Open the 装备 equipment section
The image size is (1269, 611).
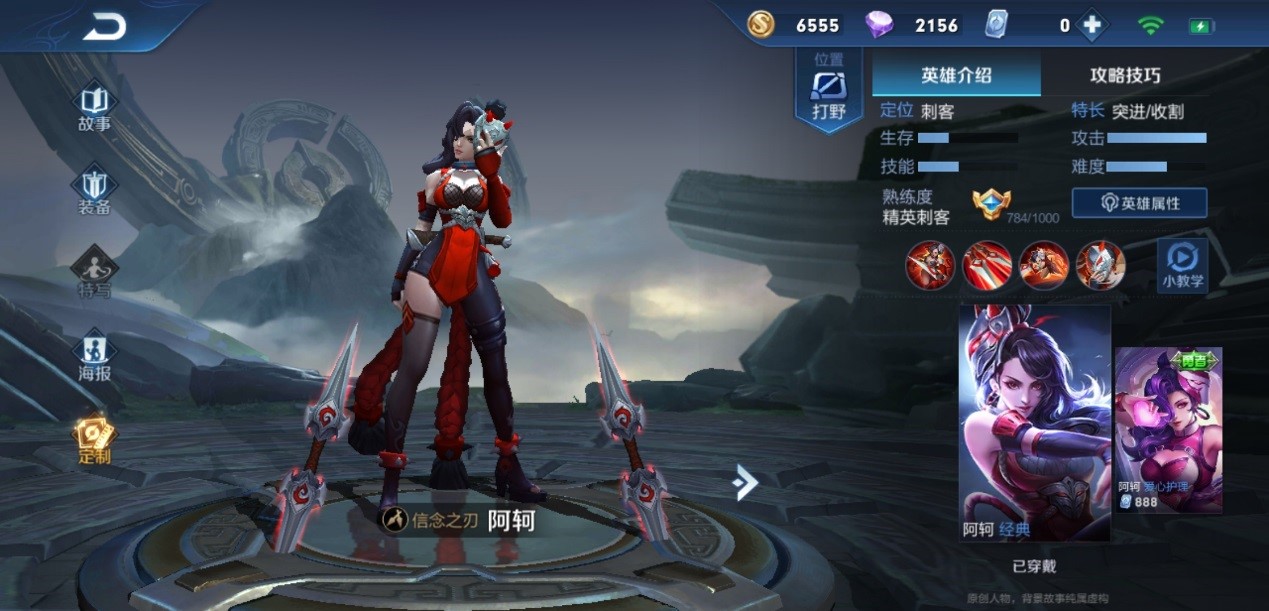(95, 192)
